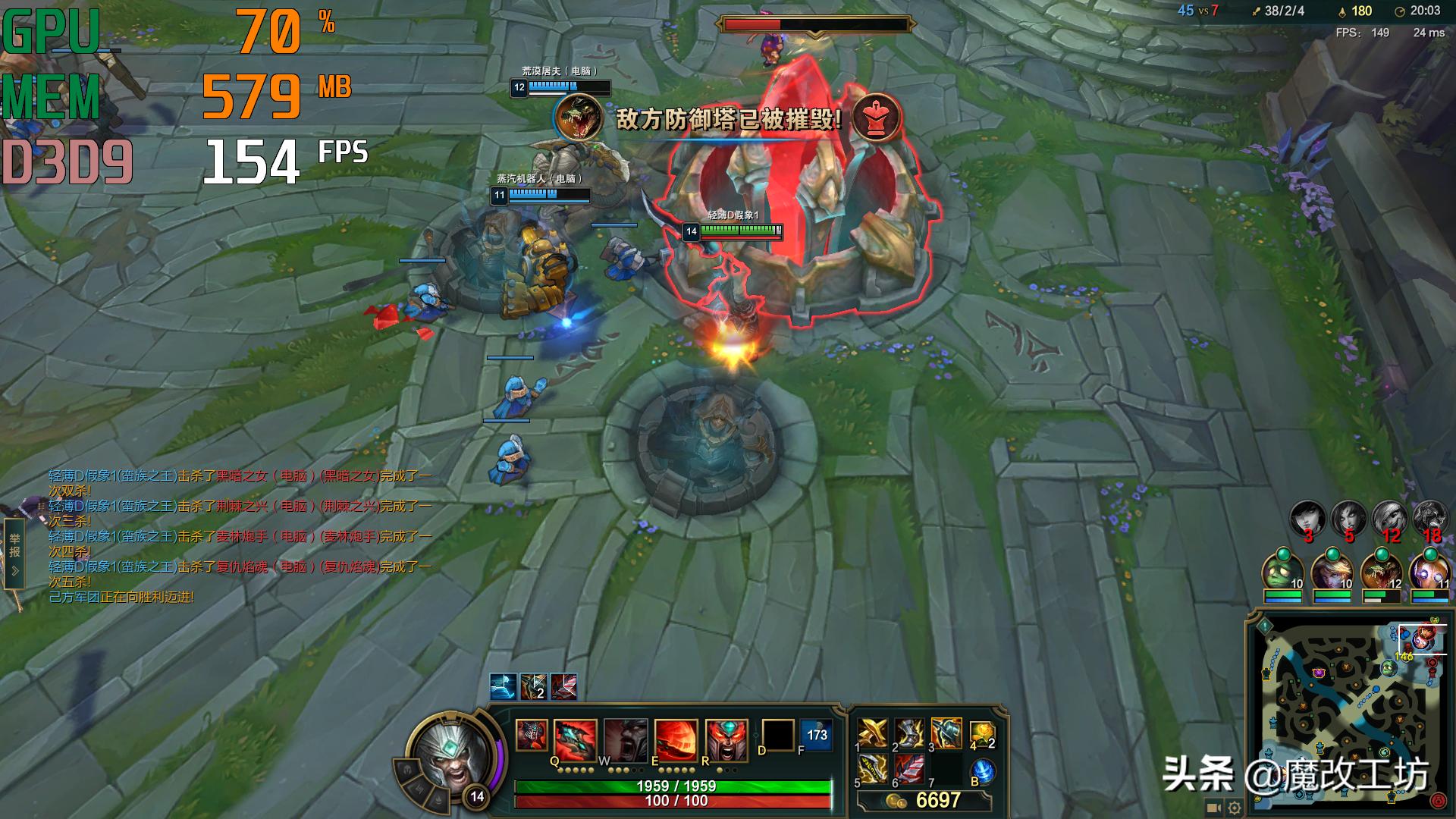Select the golden crossed-blades item in slot 1

(x=873, y=733)
